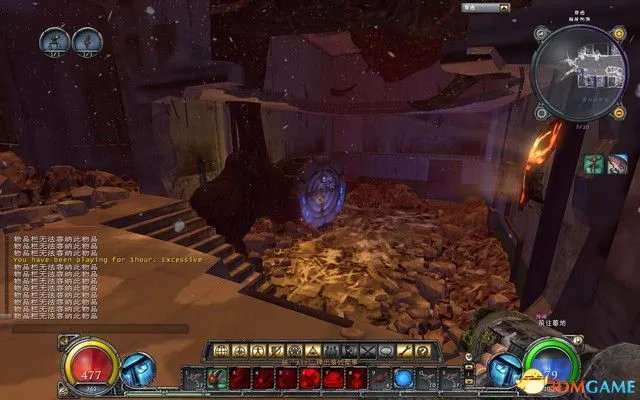Select the first pet portrait icon
The height and width of the screenshot is (400, 640).
[53, 42]
